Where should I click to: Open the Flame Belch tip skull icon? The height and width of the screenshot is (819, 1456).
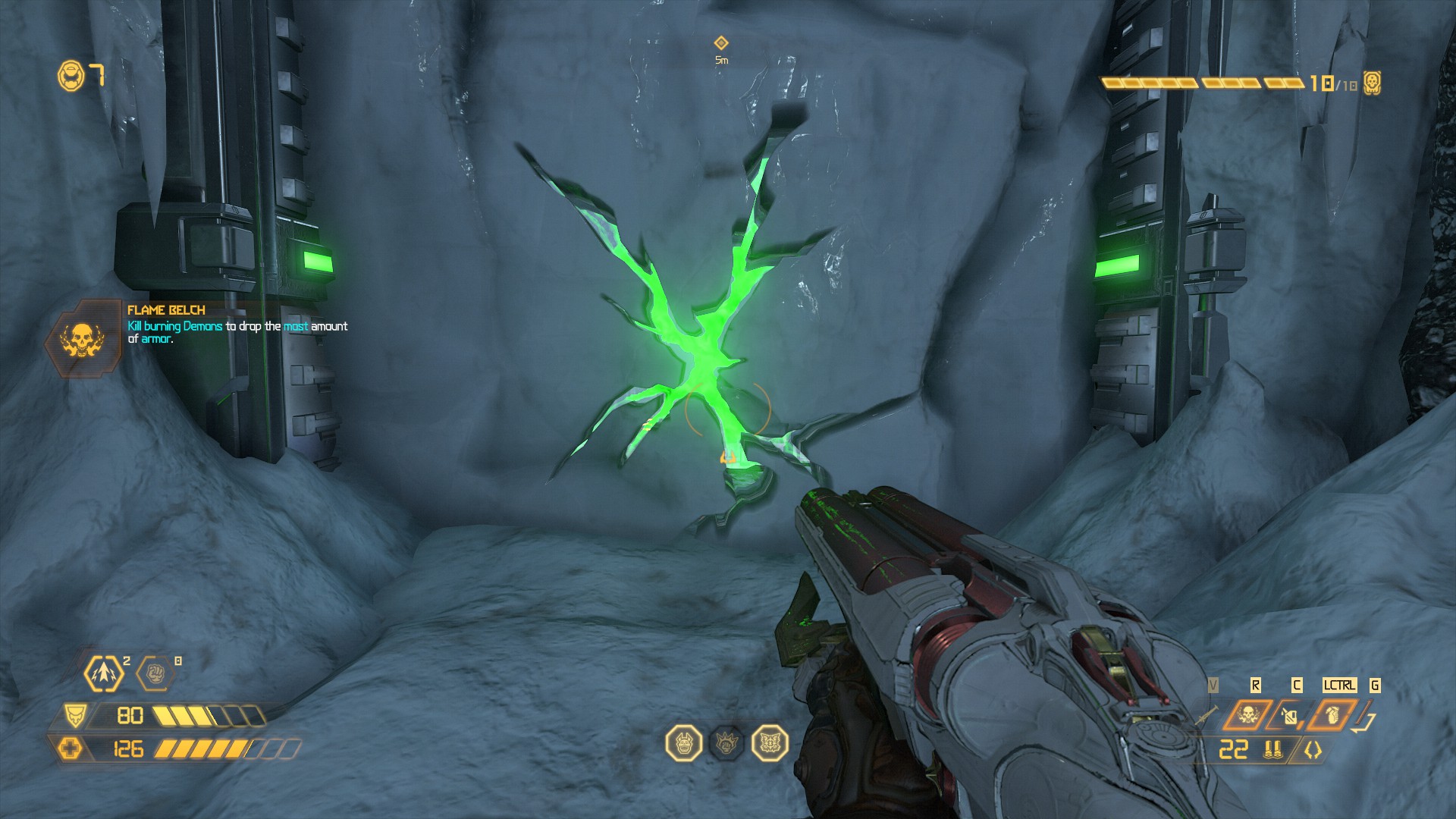[82, 340]
